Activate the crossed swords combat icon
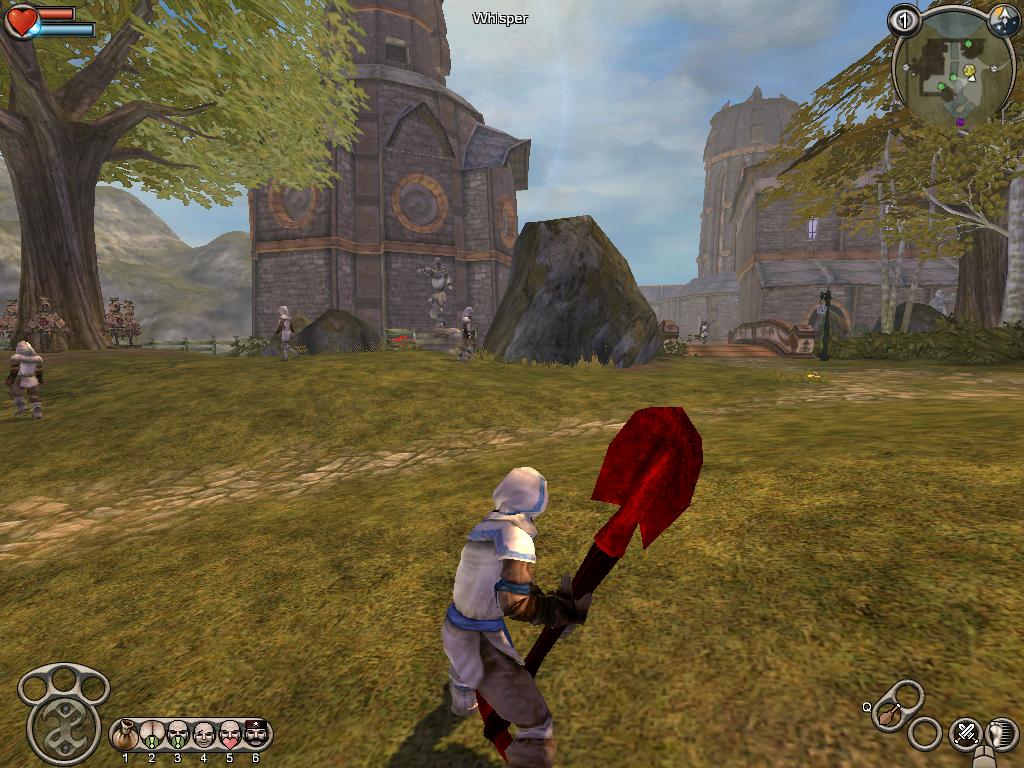Screen dimensions: 1024x768 click(965, 733)
